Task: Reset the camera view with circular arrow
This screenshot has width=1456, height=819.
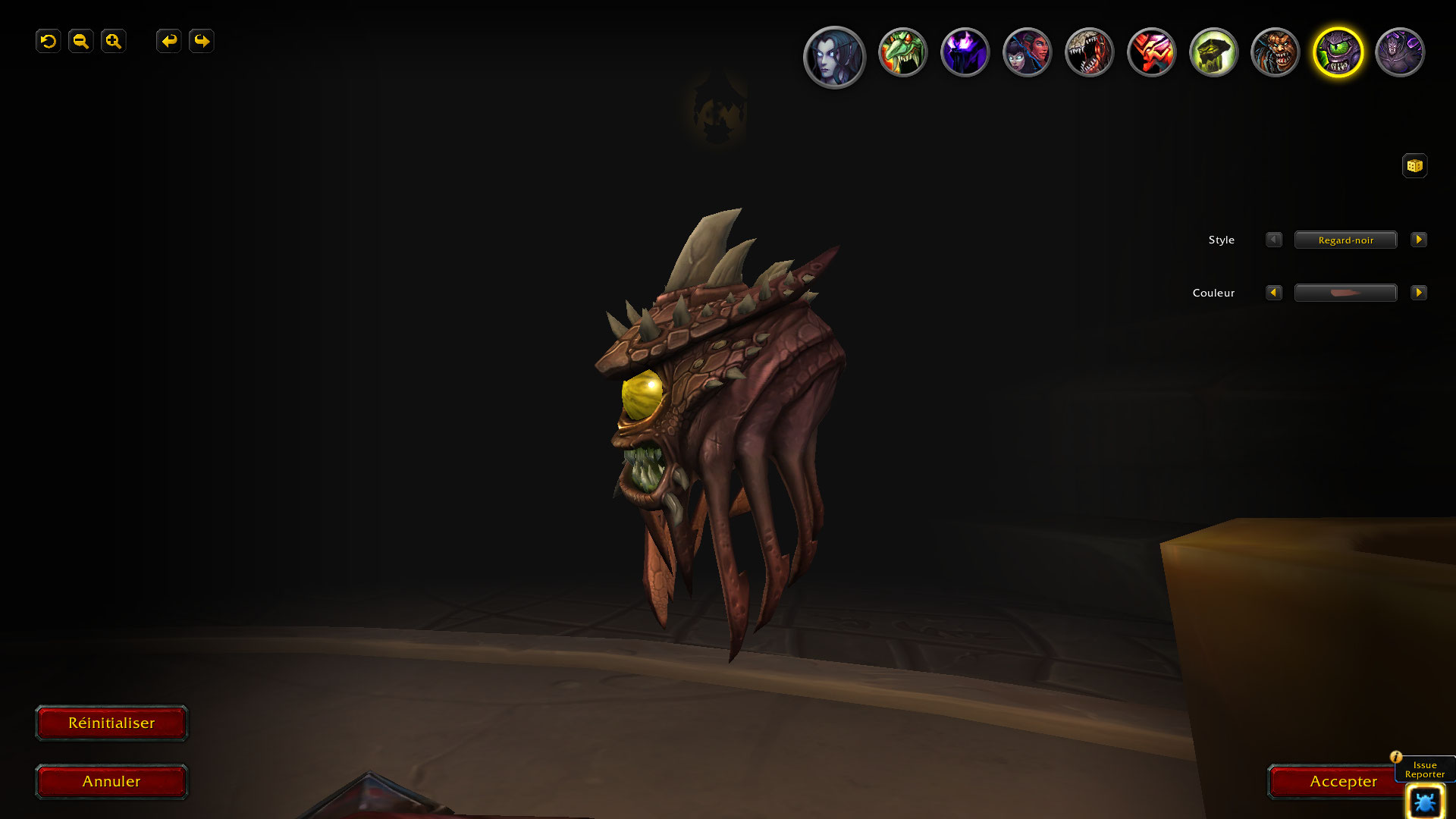Action: click(49, 41)
